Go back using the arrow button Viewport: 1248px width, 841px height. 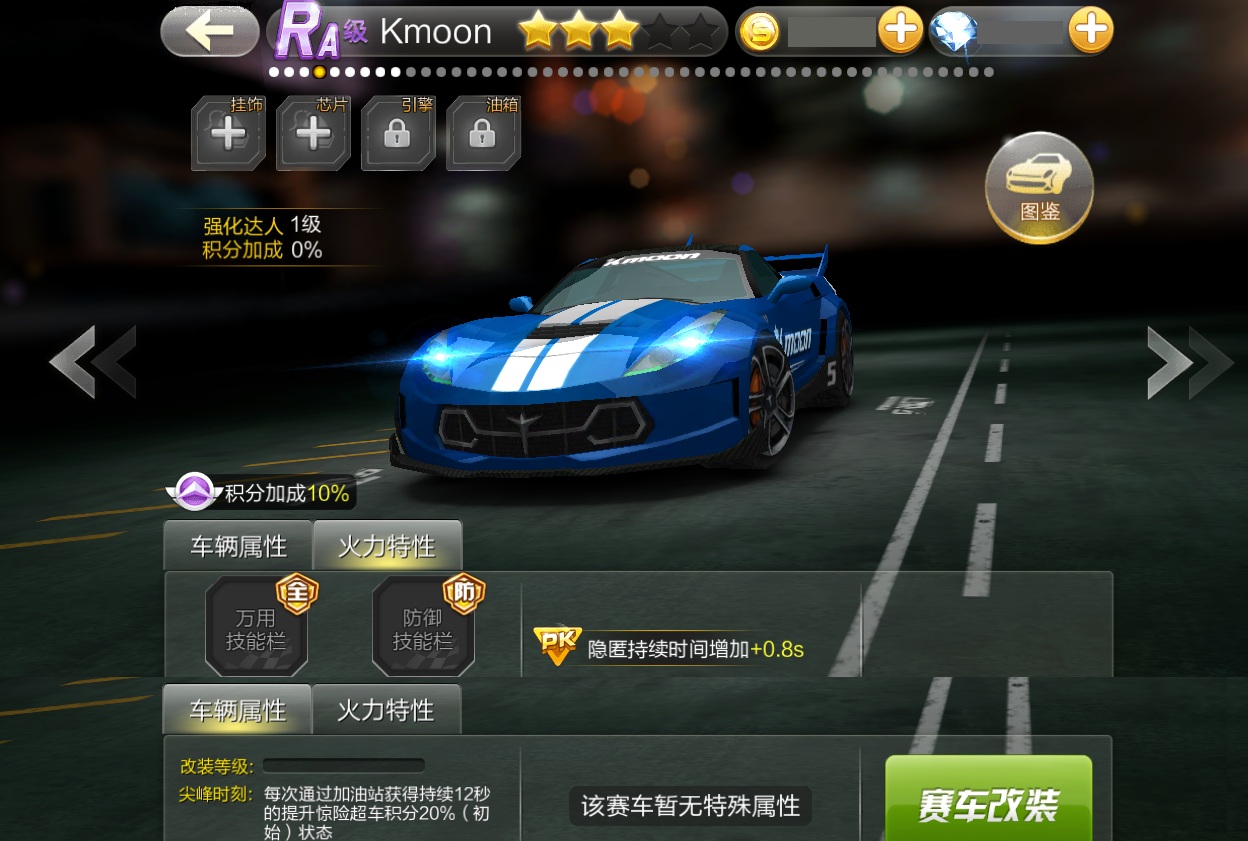pos(210,32)
